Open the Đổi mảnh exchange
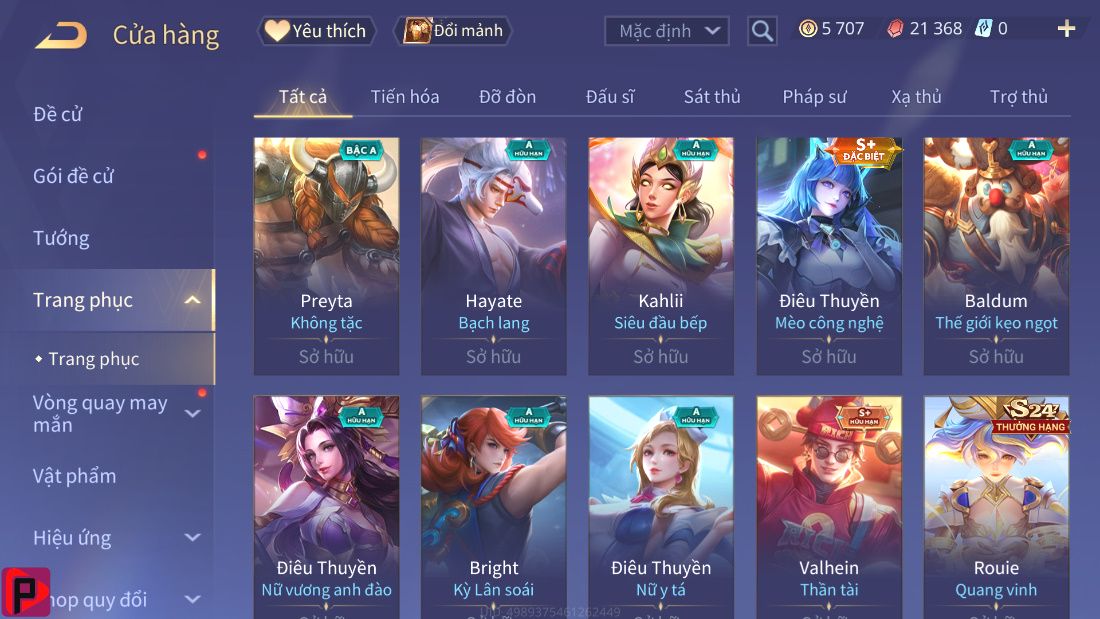Screen dimensions: 1100x619 (x=453, y=31)
